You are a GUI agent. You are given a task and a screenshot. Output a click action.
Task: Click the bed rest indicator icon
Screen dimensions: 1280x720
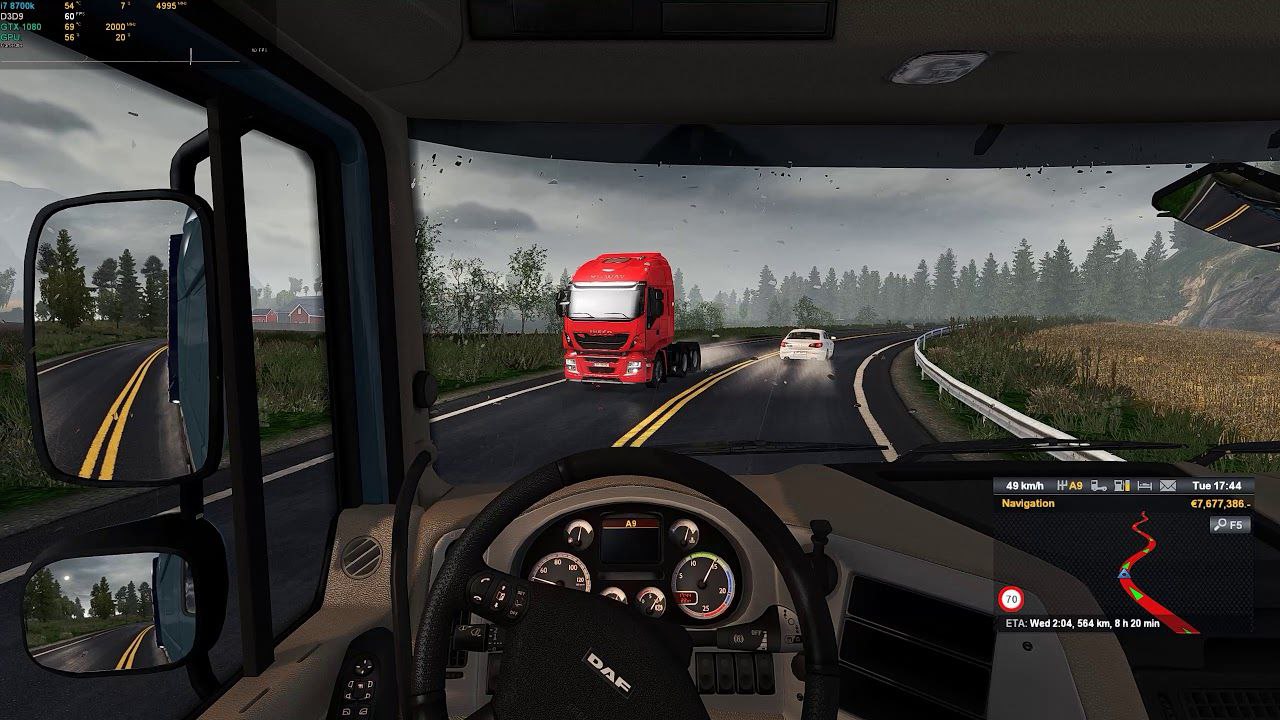click(x=1145, y=486)
